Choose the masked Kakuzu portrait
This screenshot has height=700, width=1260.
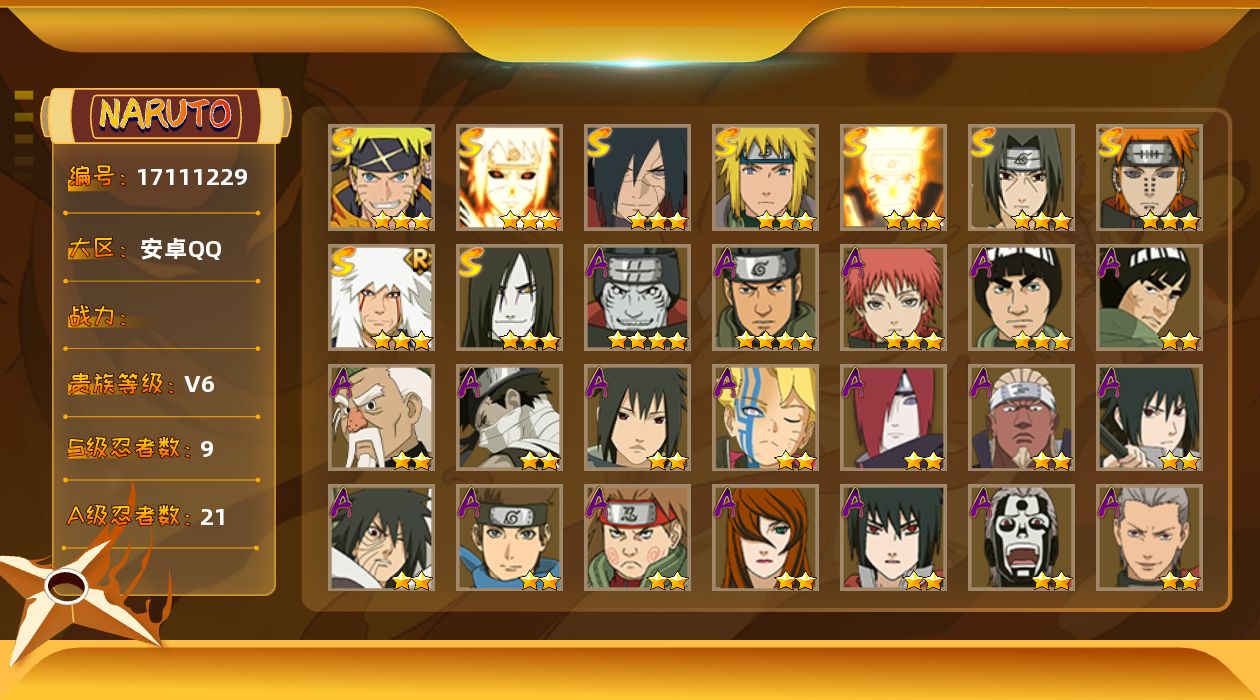(637, 297)
